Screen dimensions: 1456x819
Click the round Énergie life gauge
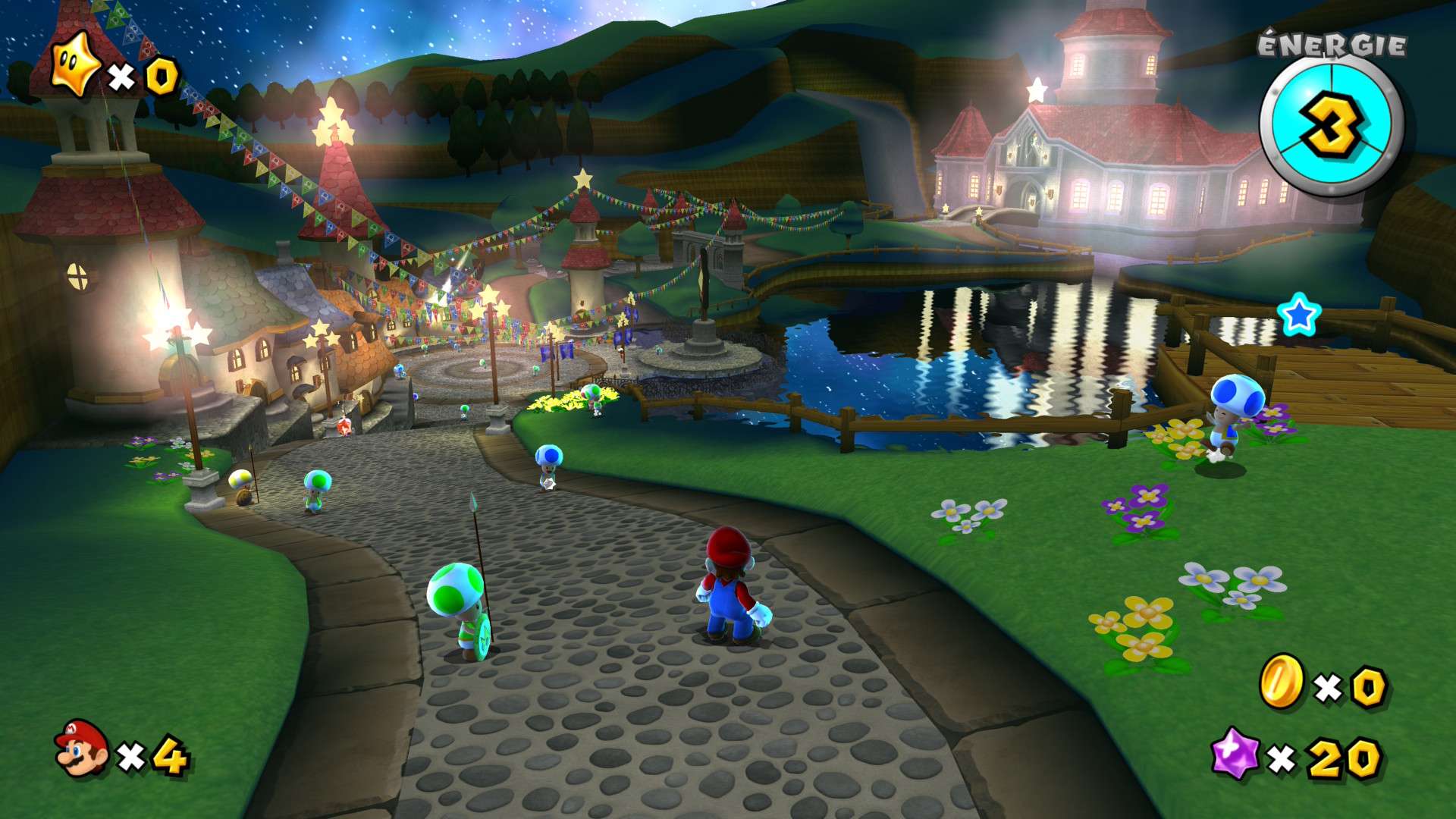pos(1331,125)
